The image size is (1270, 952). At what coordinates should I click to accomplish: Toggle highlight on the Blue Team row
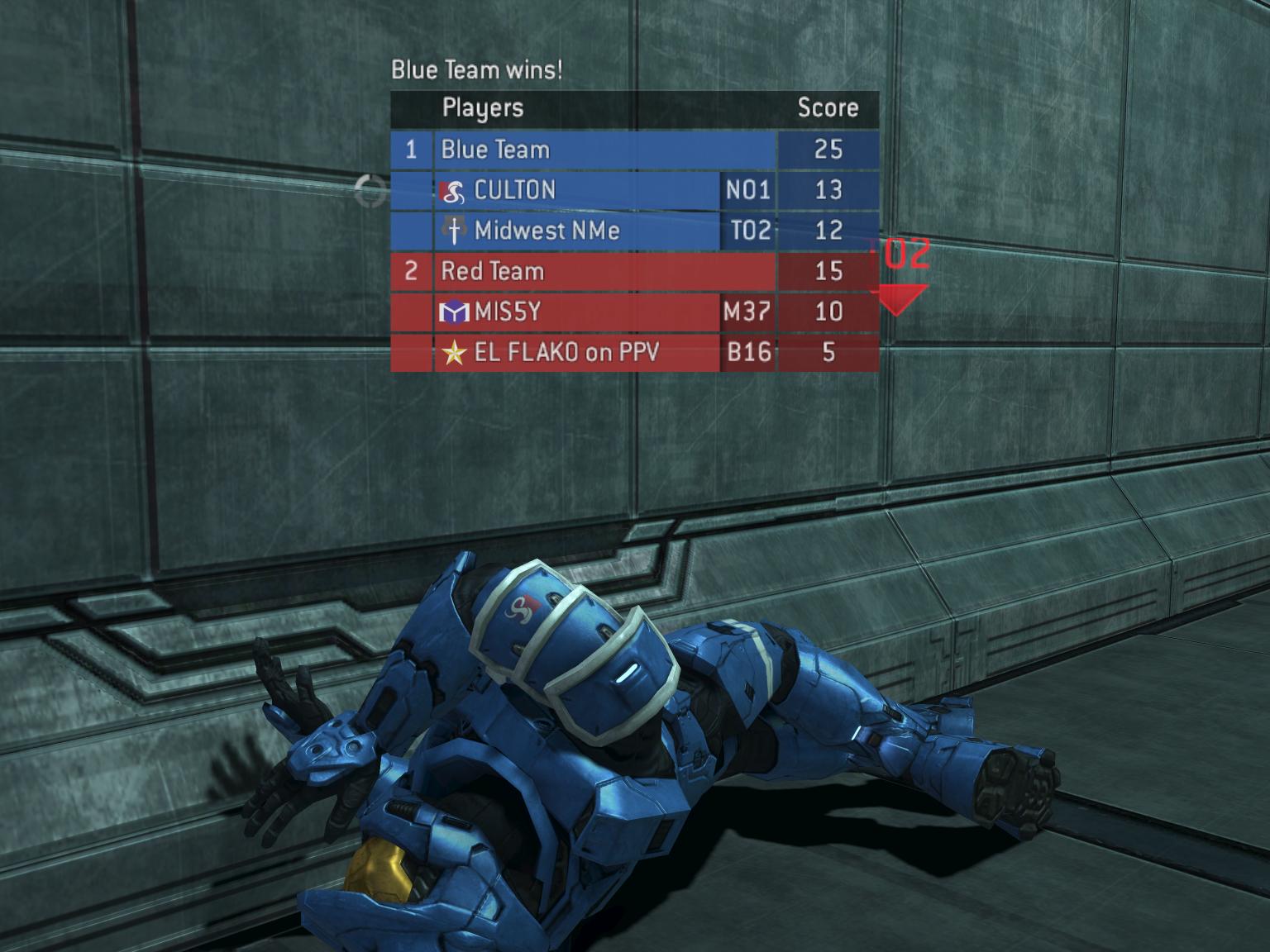579,150
